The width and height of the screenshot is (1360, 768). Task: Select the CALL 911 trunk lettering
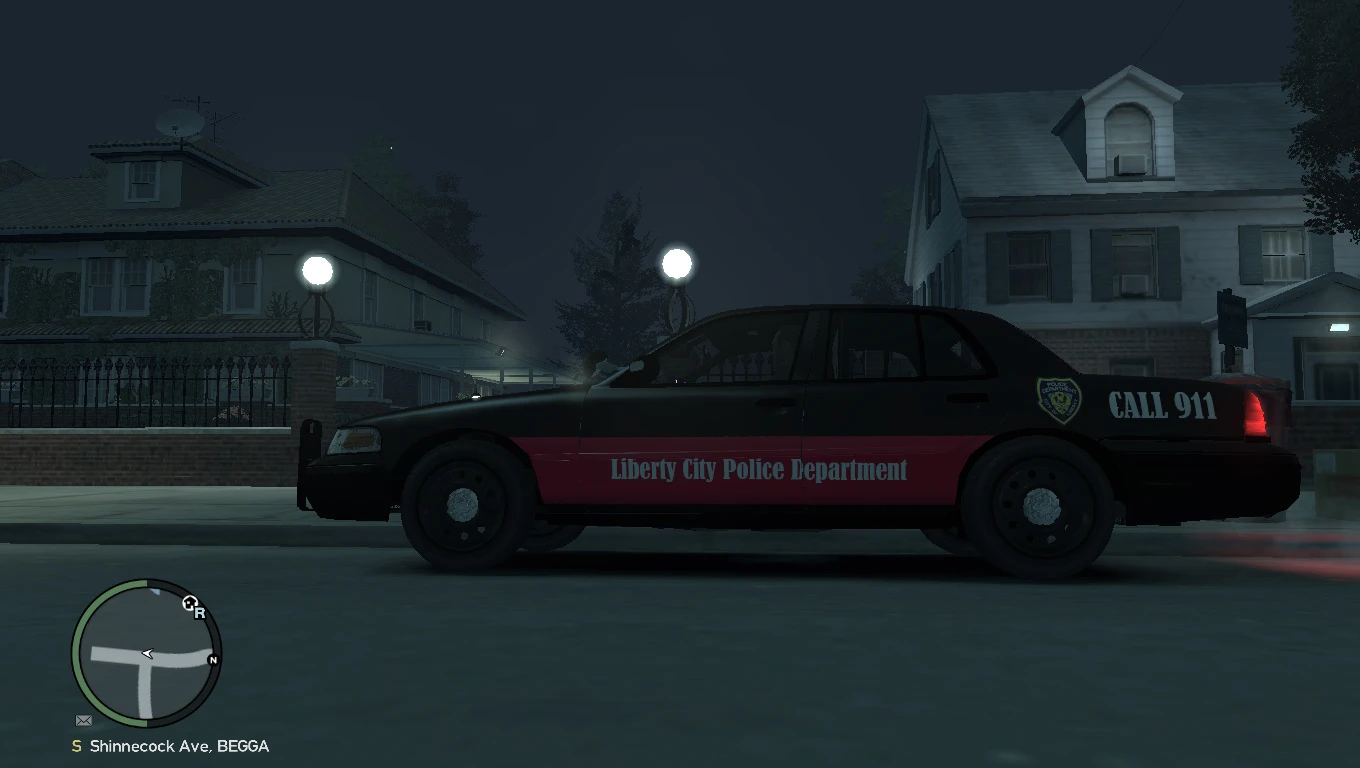click(1162, 406)
